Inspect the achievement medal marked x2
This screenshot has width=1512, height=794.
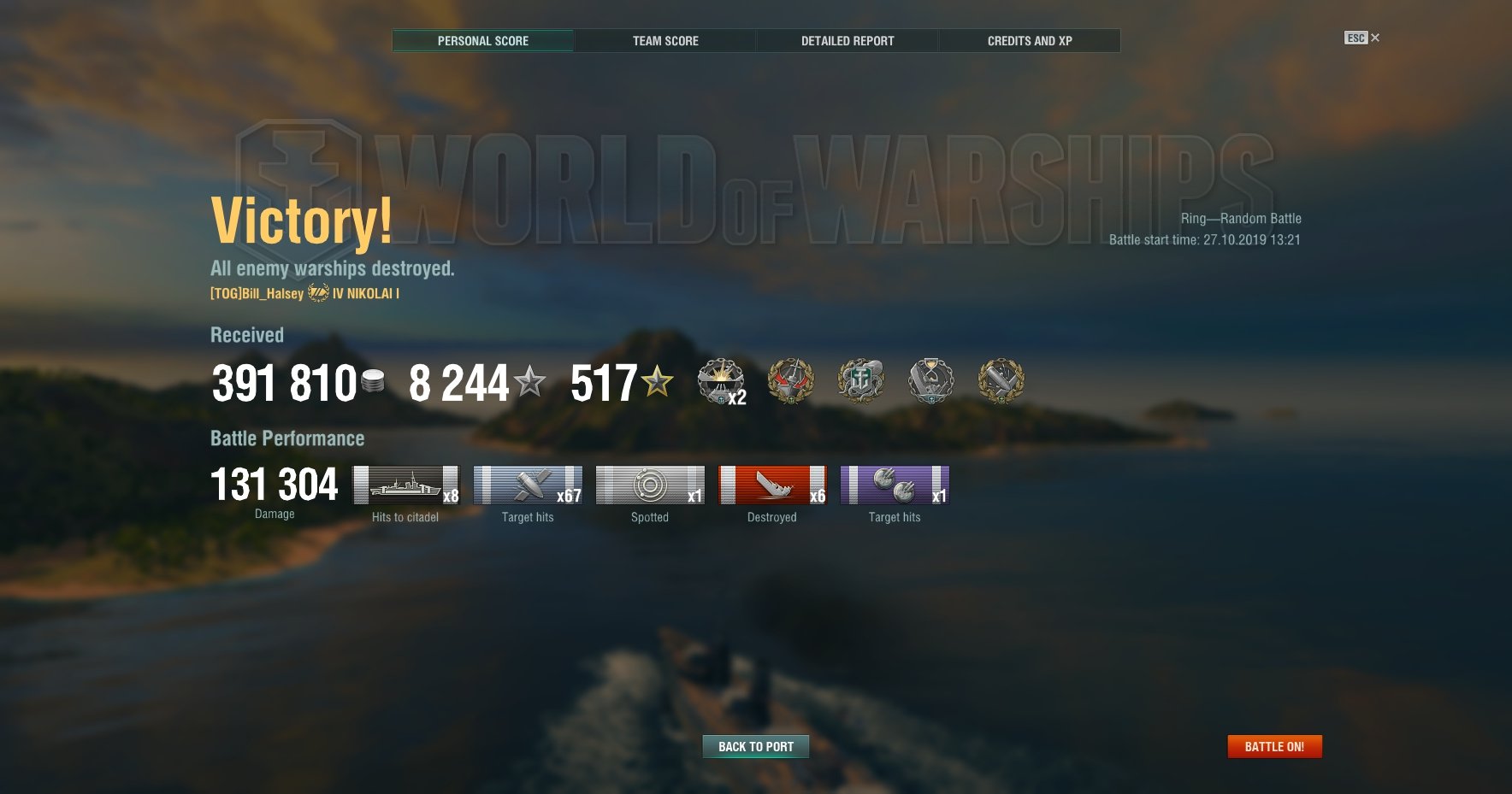tap(721, 381)
